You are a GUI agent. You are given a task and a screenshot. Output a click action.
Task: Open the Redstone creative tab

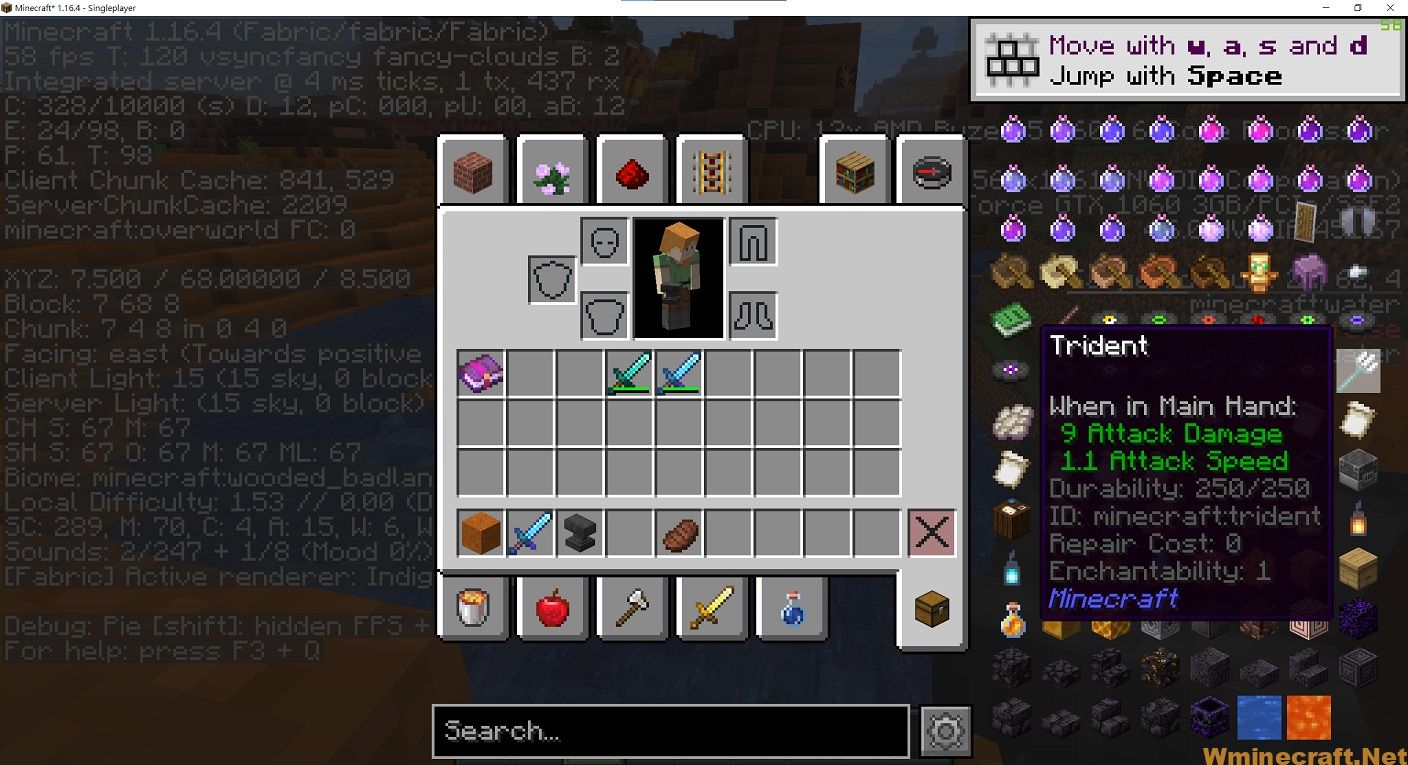632,170
